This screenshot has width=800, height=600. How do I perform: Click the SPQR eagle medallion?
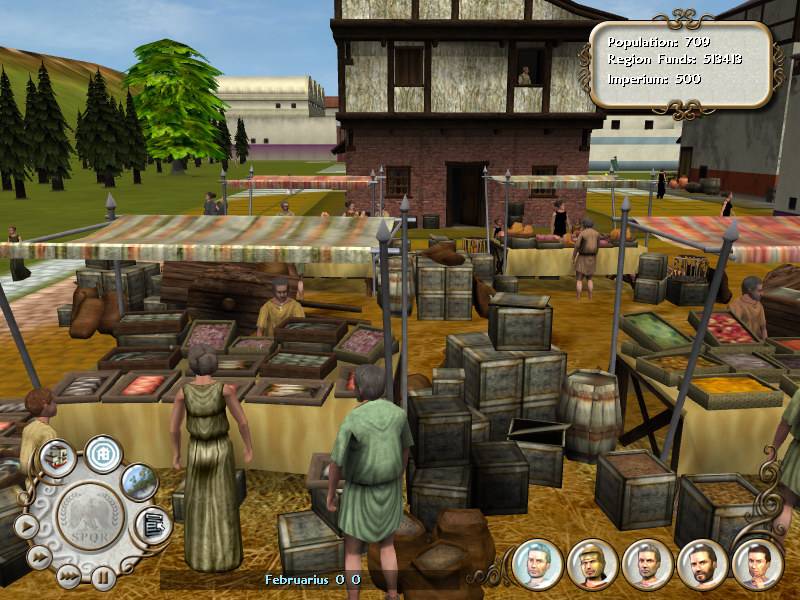coord(89,519)
